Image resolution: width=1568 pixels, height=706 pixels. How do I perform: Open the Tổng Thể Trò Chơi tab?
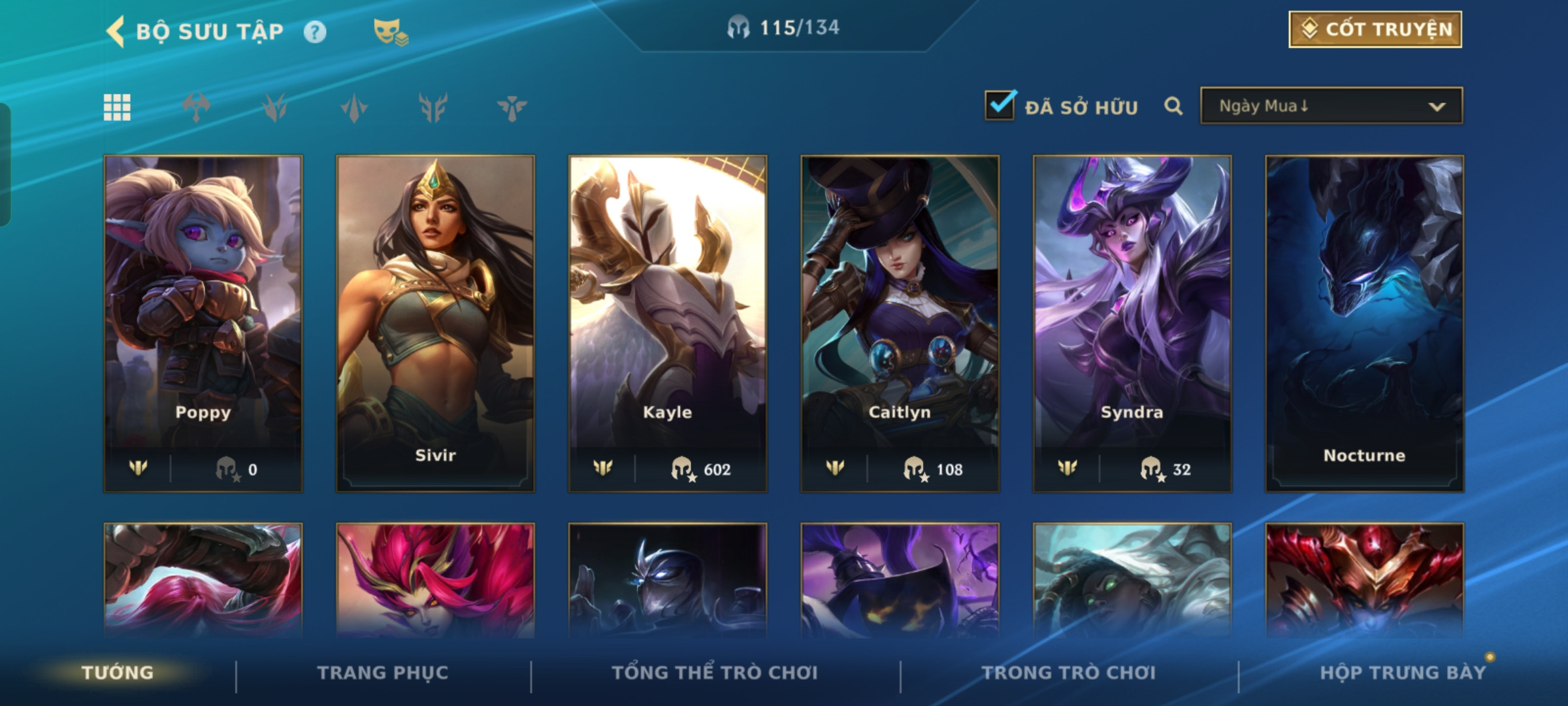click(715, 673)
